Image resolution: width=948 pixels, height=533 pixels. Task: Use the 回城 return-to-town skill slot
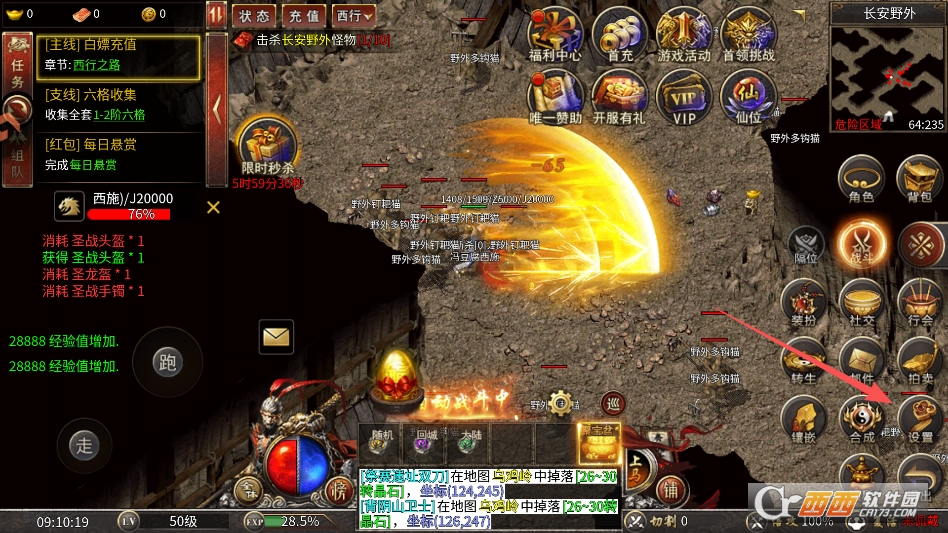425,443
